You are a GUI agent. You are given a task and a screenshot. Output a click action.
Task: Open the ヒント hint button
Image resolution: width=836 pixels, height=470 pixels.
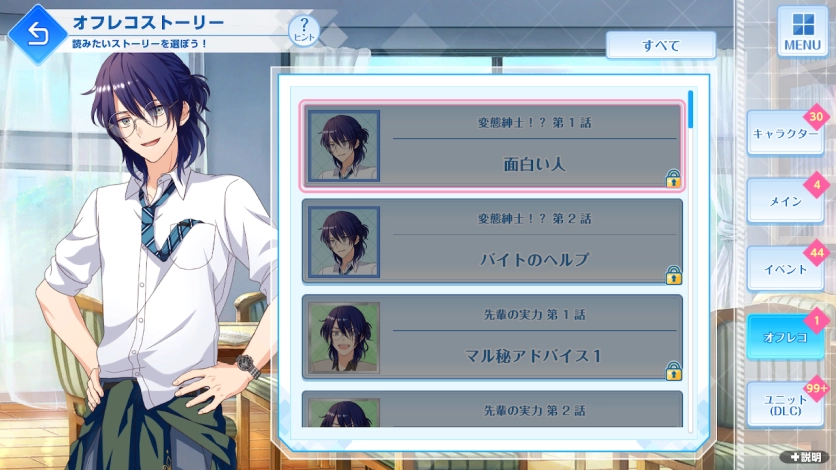303,32
